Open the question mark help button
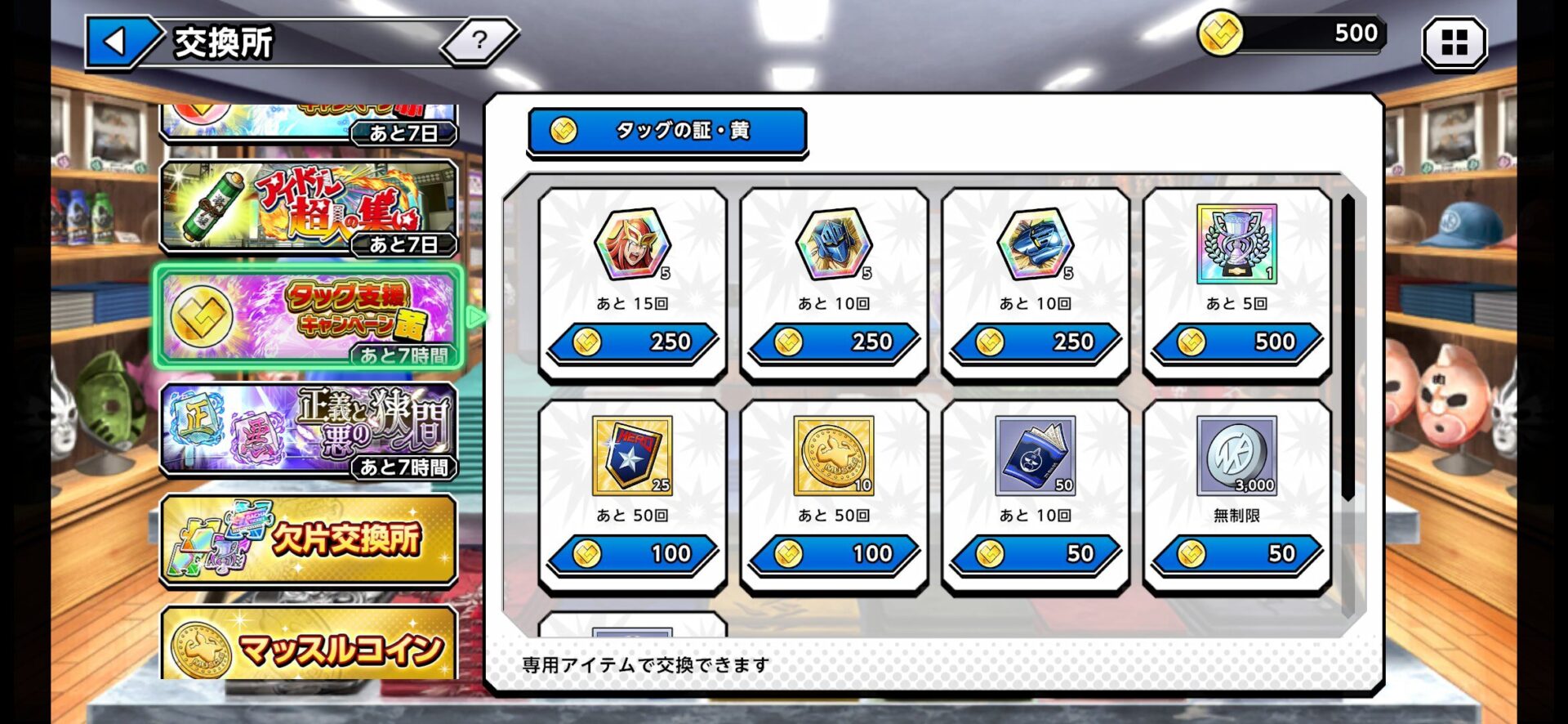 pos(479,40)
